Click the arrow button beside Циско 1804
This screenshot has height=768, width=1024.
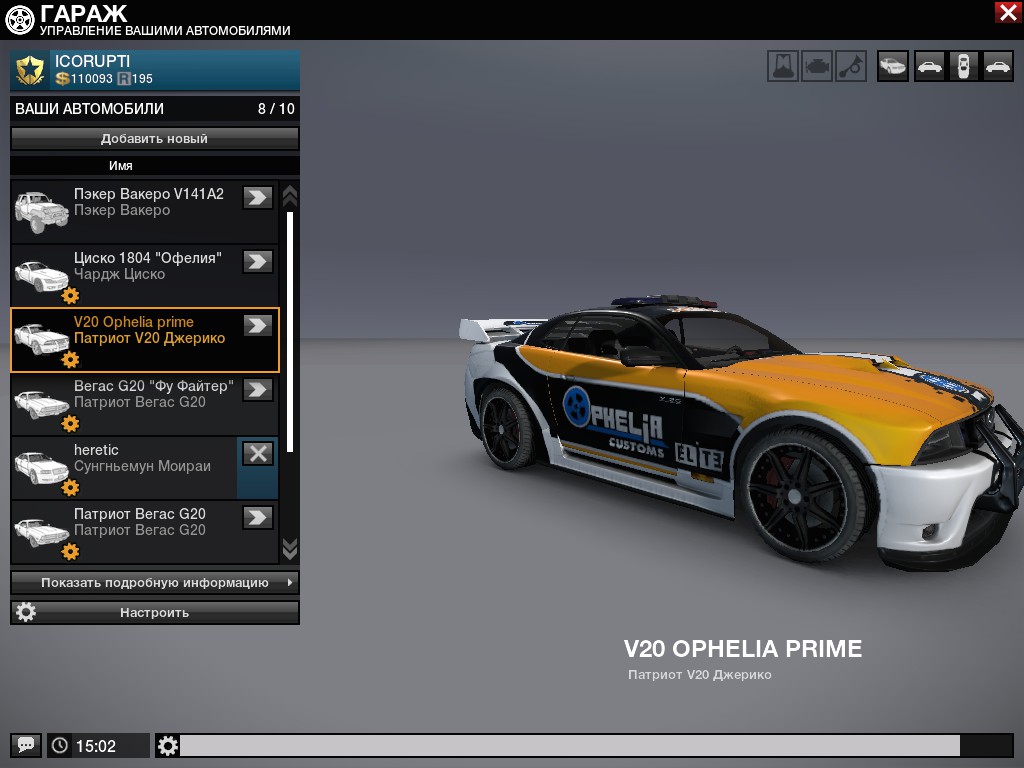pyautogui.click(x=258, y=261)
